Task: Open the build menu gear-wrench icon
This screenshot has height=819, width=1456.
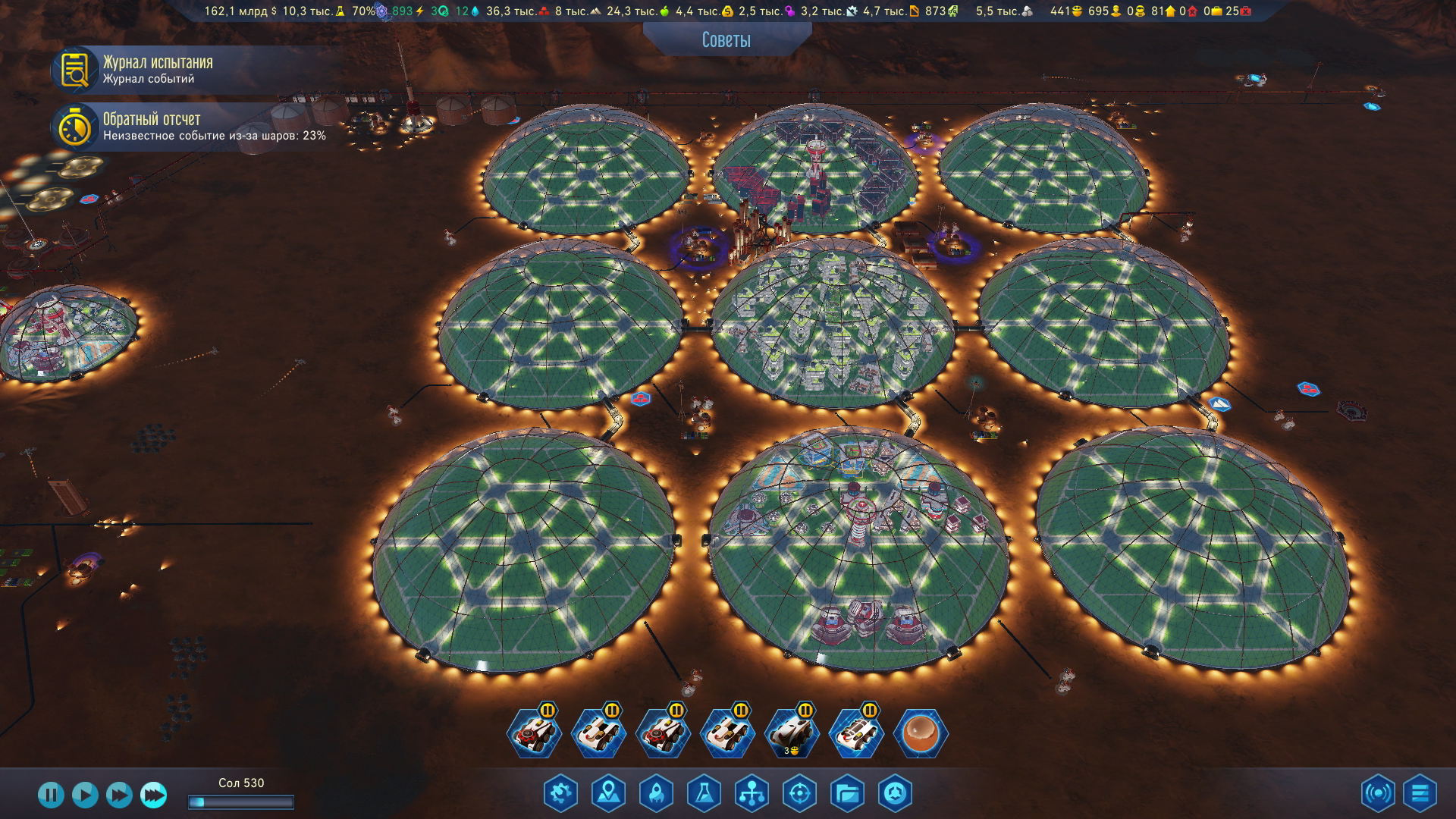Action: point(560,794)
